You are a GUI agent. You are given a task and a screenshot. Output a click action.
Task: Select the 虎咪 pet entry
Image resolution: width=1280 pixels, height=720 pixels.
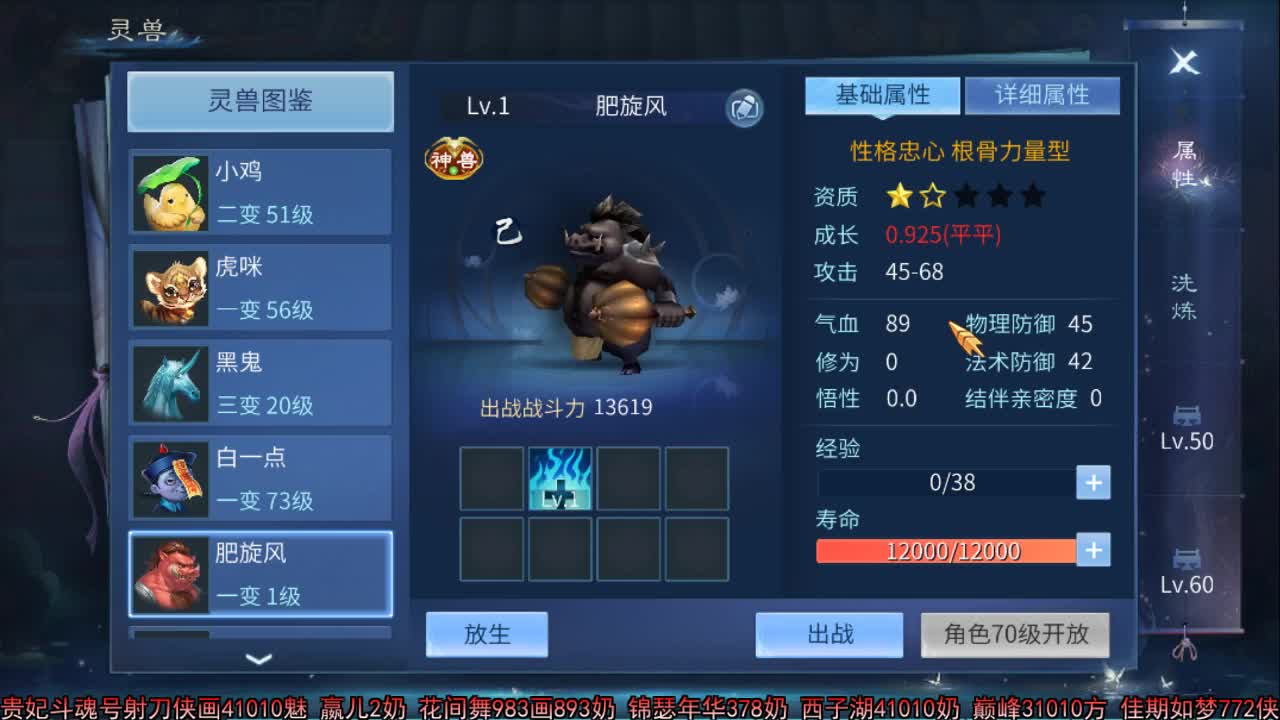pos(258,287)
